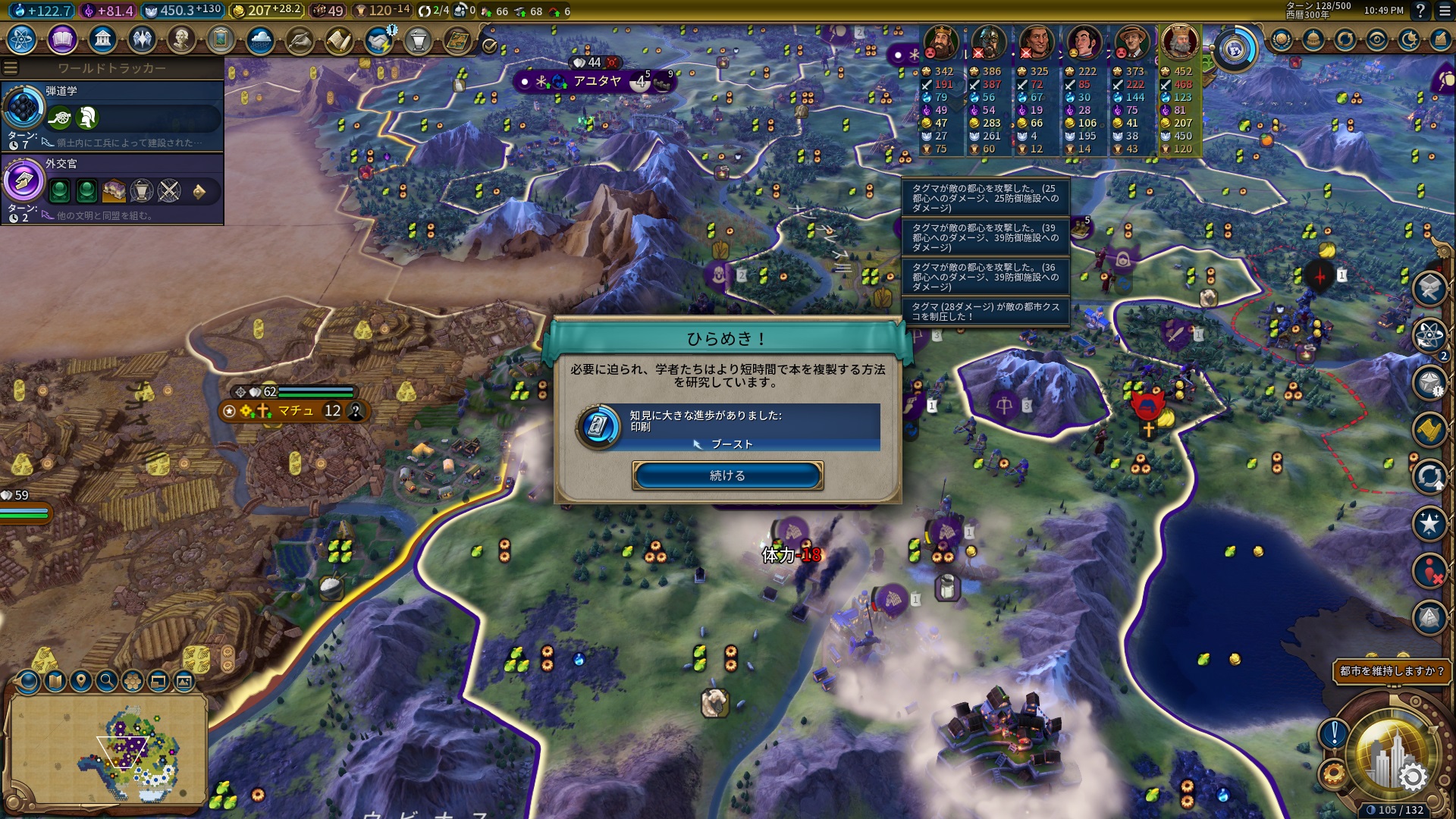
Task: Open the civics tree book icon
Action: 62,39
